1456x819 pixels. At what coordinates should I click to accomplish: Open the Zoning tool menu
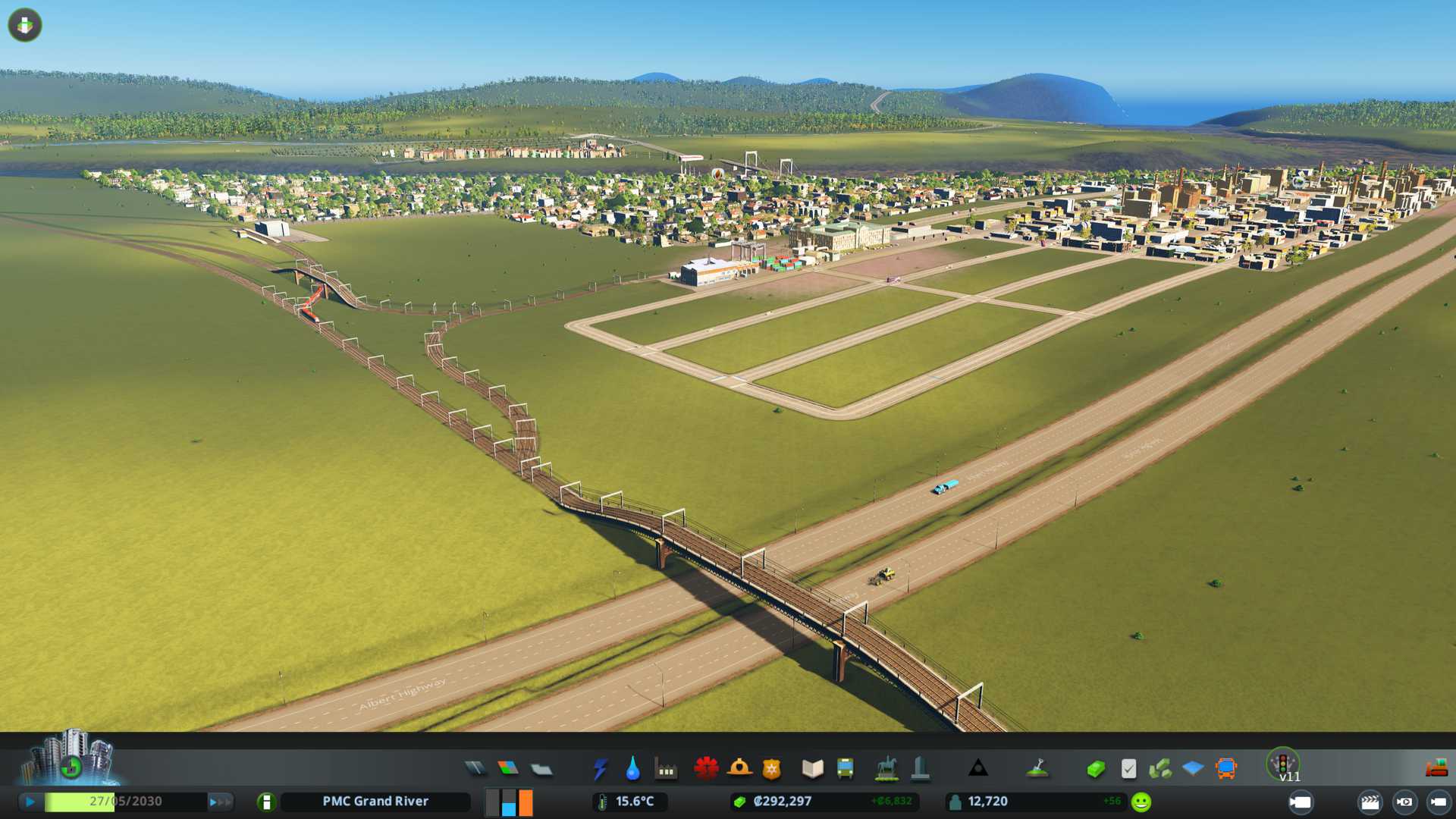tap(508, 769)
